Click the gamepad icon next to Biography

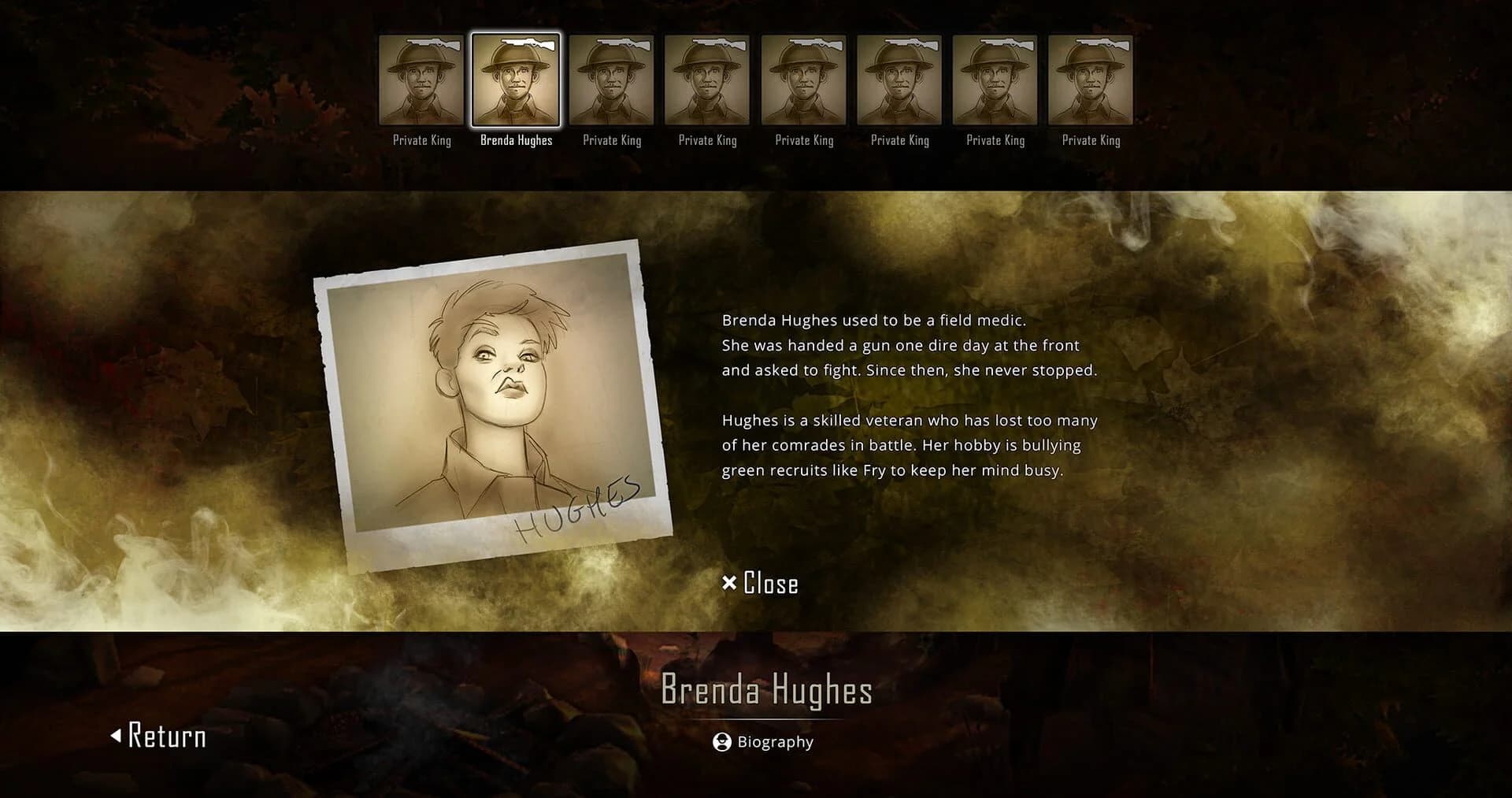721,741
